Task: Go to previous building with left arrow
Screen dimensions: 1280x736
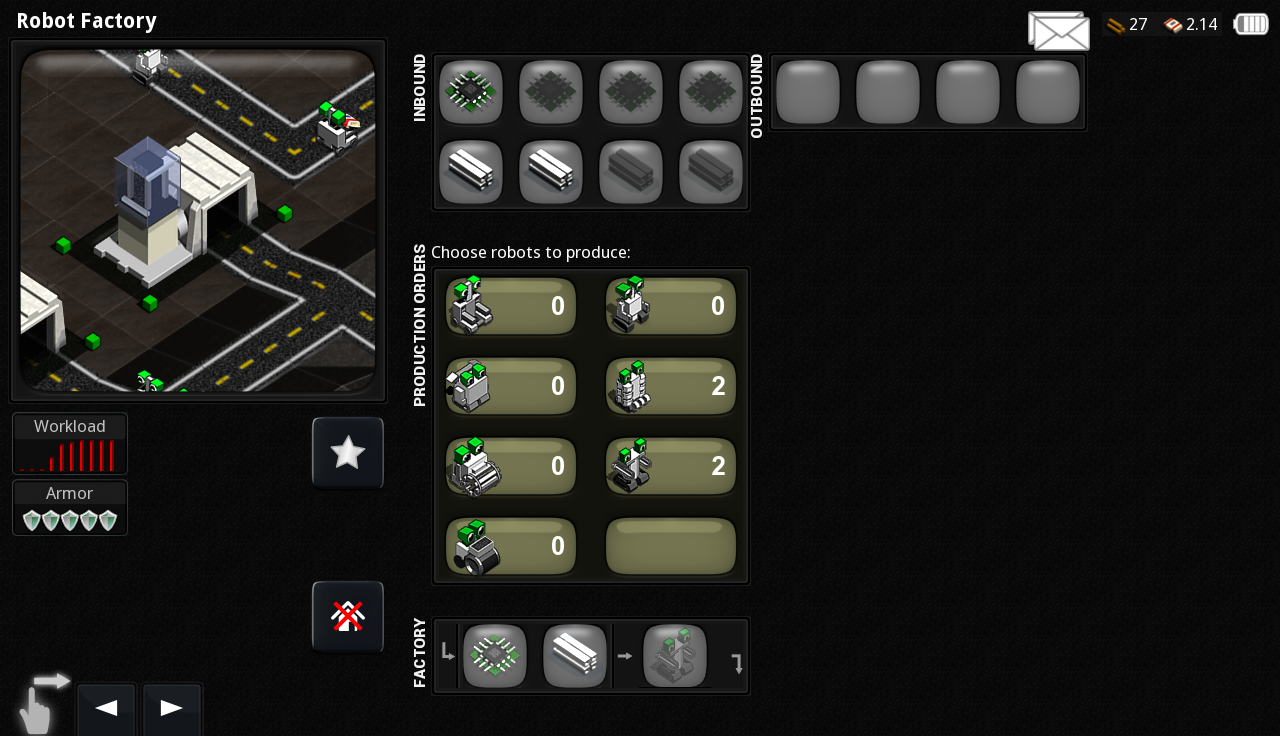Action: click(x=106, y=709)
